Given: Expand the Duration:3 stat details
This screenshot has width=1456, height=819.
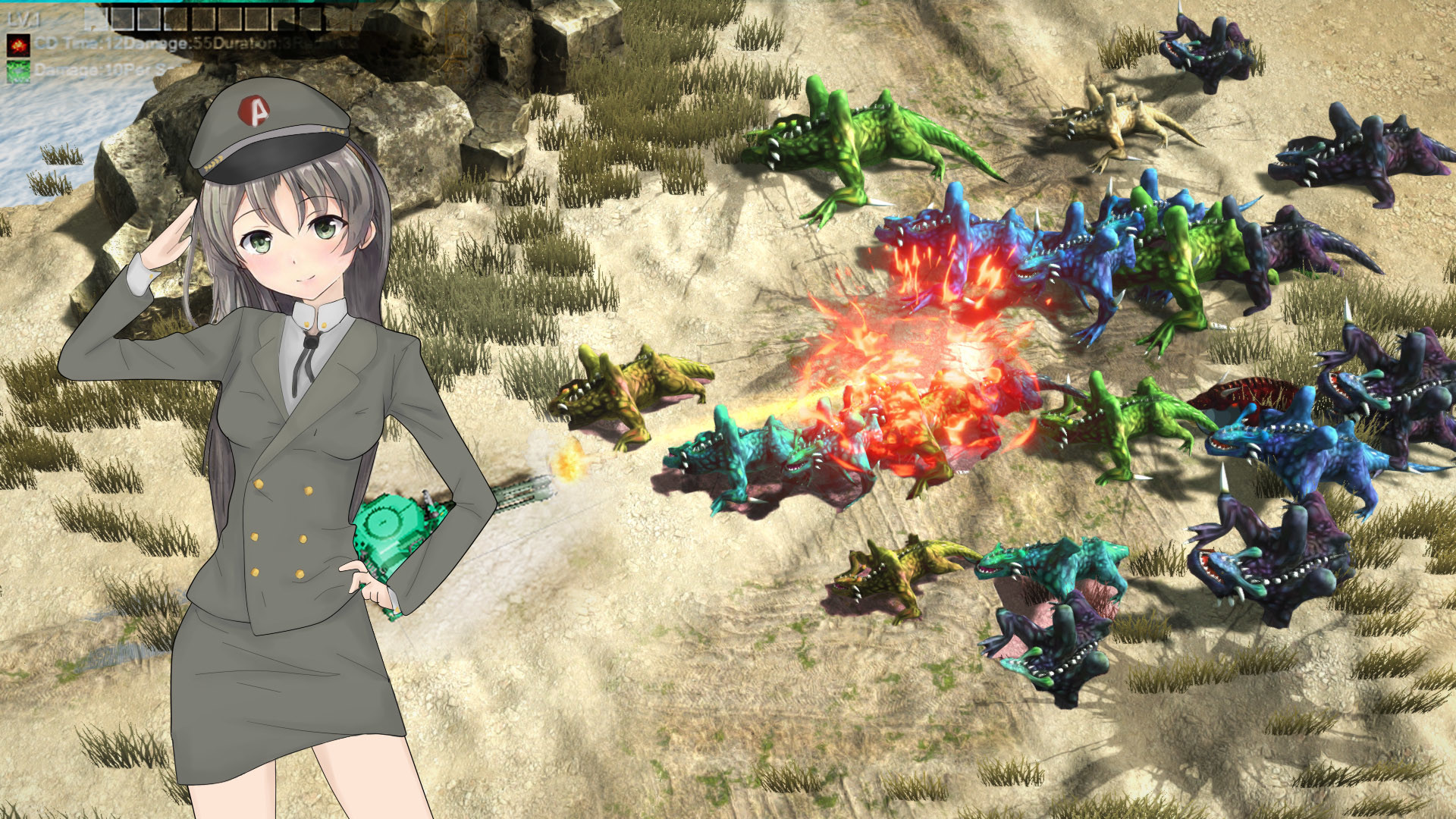Looking at the screenshot, I should (x=254, y=42).
